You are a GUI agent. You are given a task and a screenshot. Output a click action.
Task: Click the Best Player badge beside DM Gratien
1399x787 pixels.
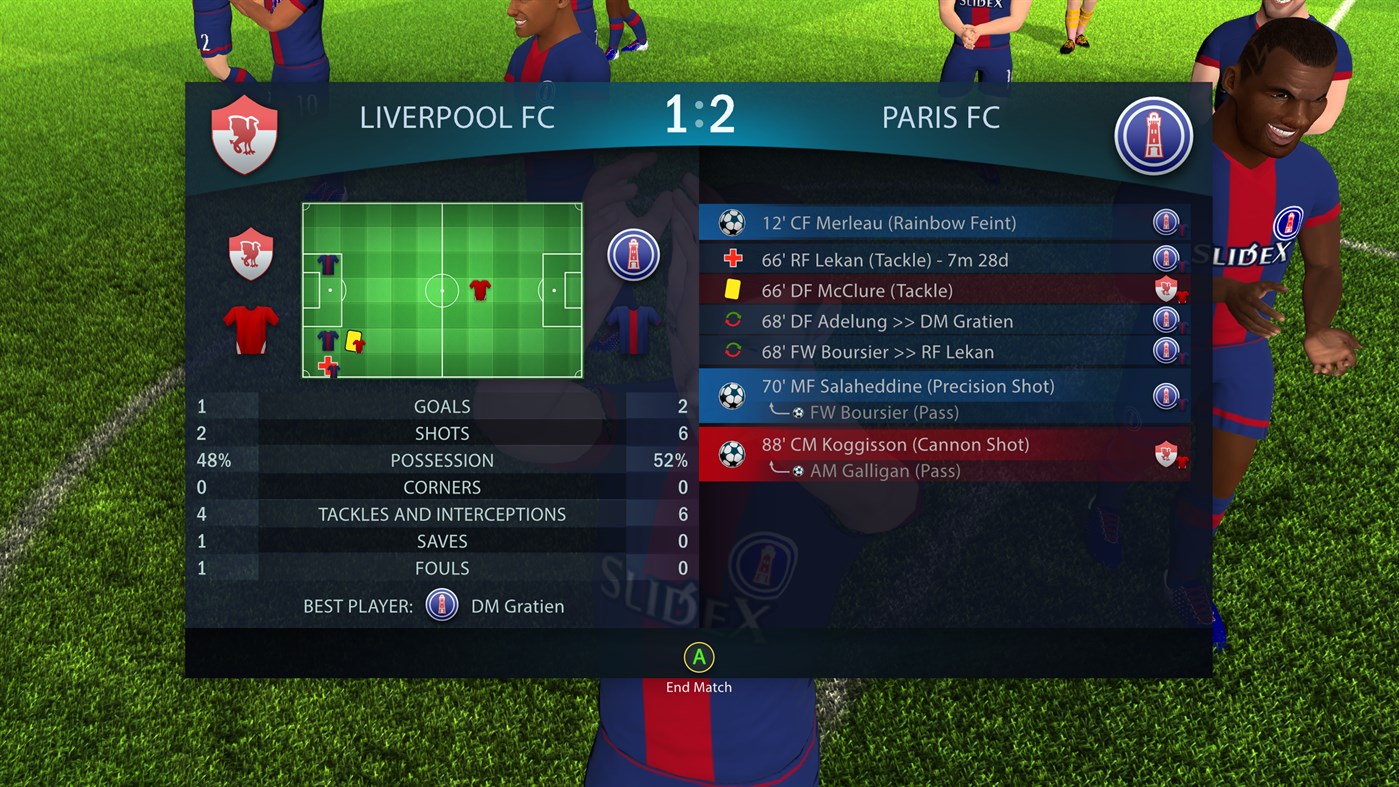(x=441, y=605)
